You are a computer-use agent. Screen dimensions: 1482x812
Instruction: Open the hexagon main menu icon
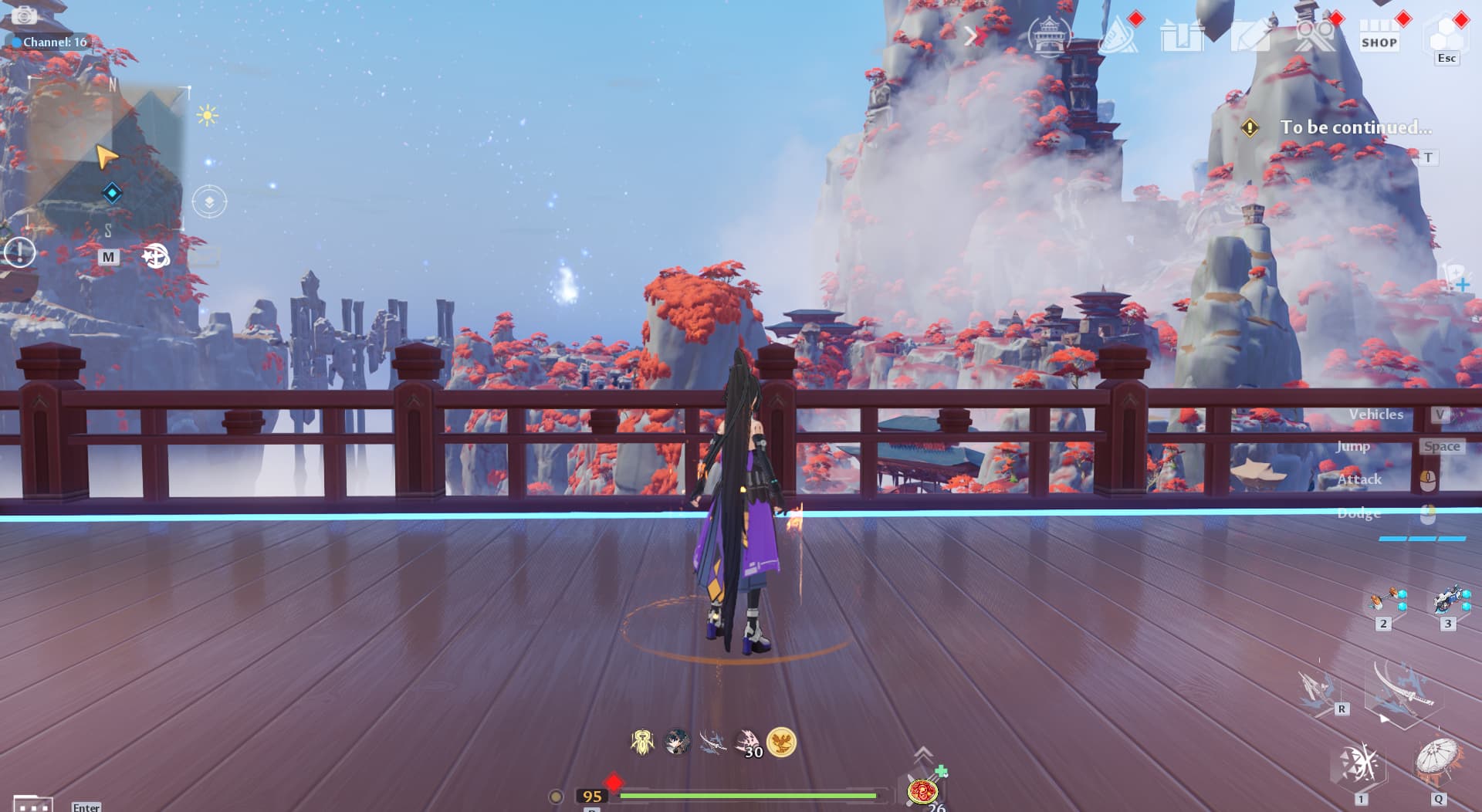point(1446,36)
